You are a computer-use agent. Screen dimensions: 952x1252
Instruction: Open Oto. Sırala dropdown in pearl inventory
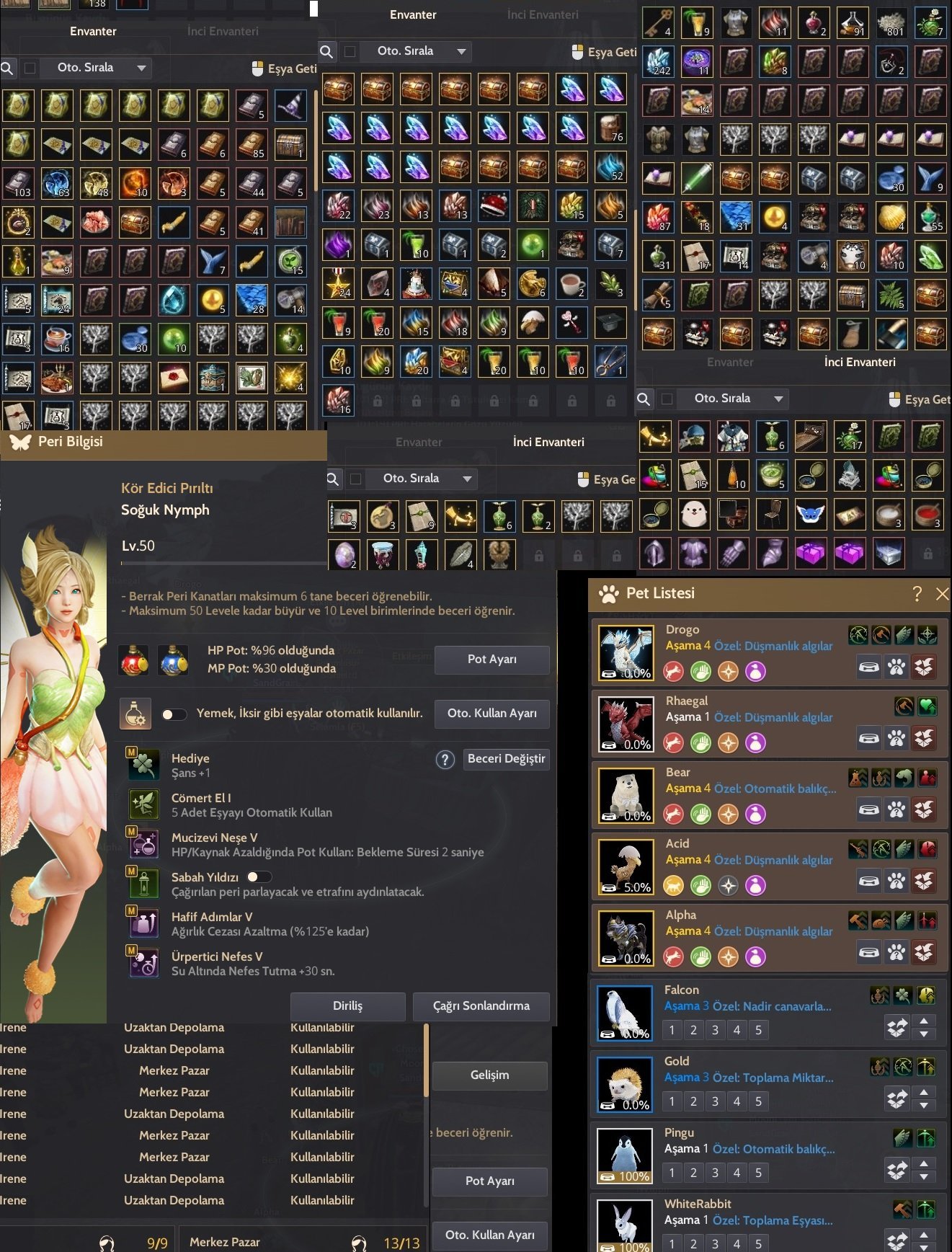tap(731, 399)
